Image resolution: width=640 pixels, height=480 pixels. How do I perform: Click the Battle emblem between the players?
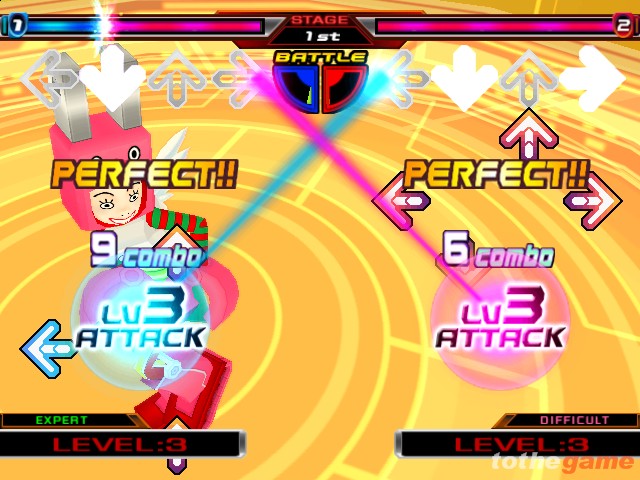[320, 82]
